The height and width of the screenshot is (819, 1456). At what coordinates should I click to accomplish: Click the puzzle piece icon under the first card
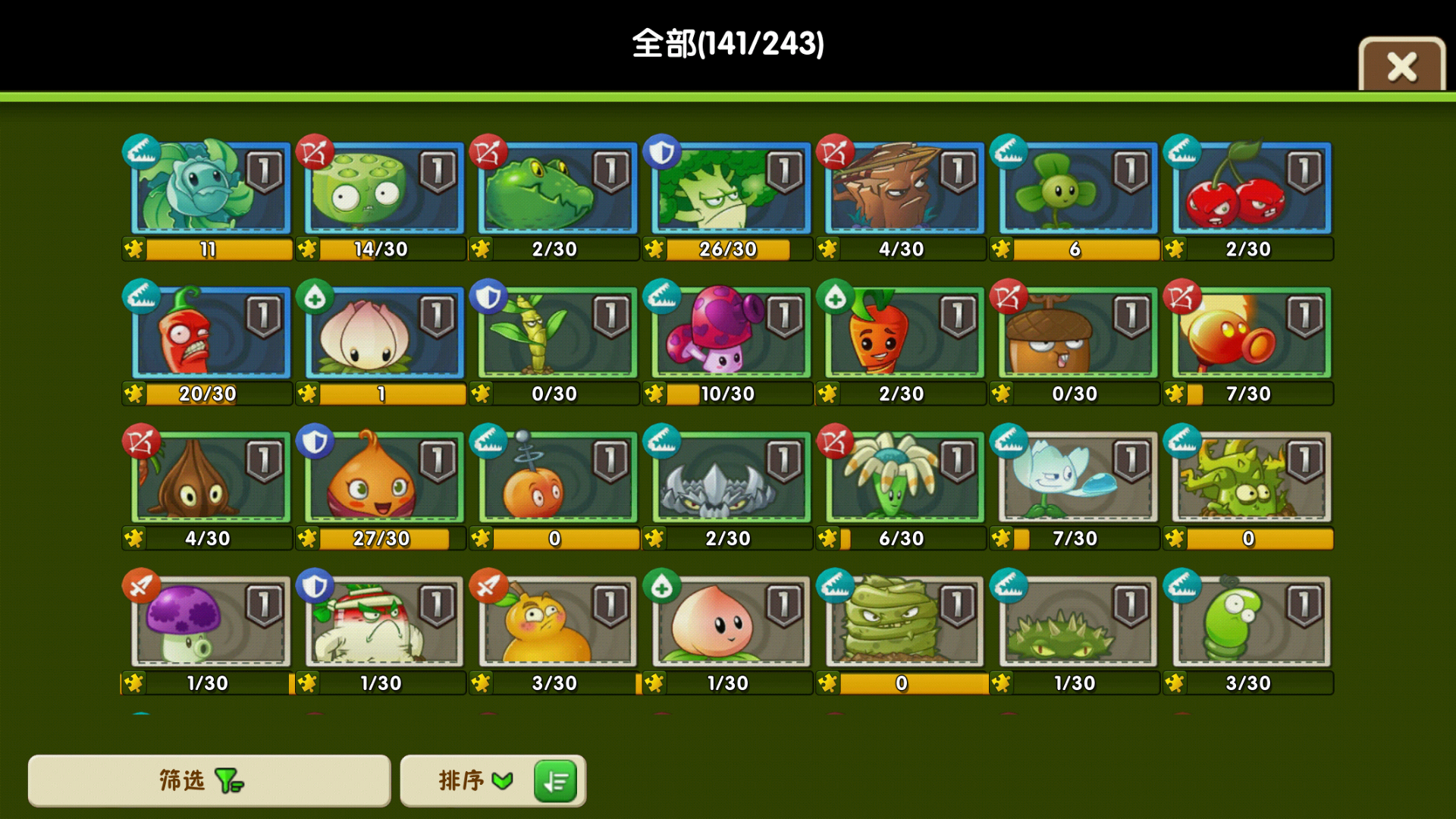(134, 249)
